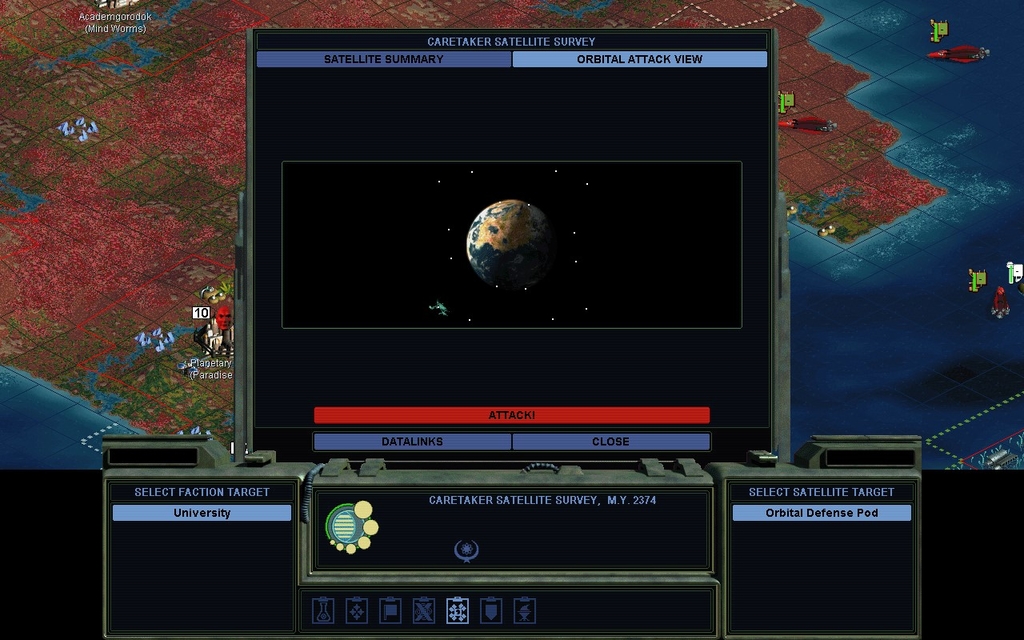Open the four-diamond clipboard report icon
Screen dimensions: 1024x640
357,610
